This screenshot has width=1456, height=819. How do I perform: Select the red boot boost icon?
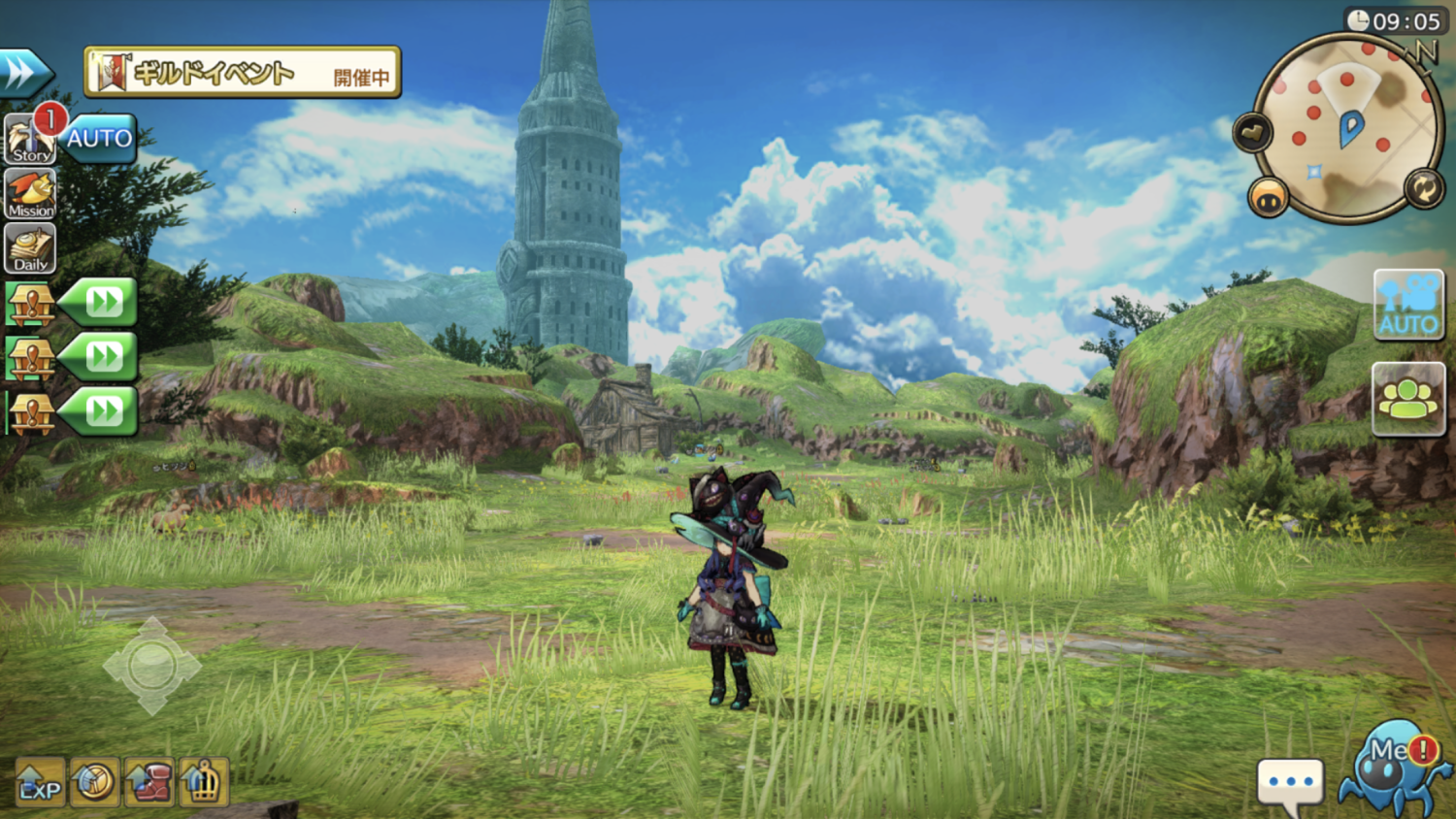tap(149, 782)
